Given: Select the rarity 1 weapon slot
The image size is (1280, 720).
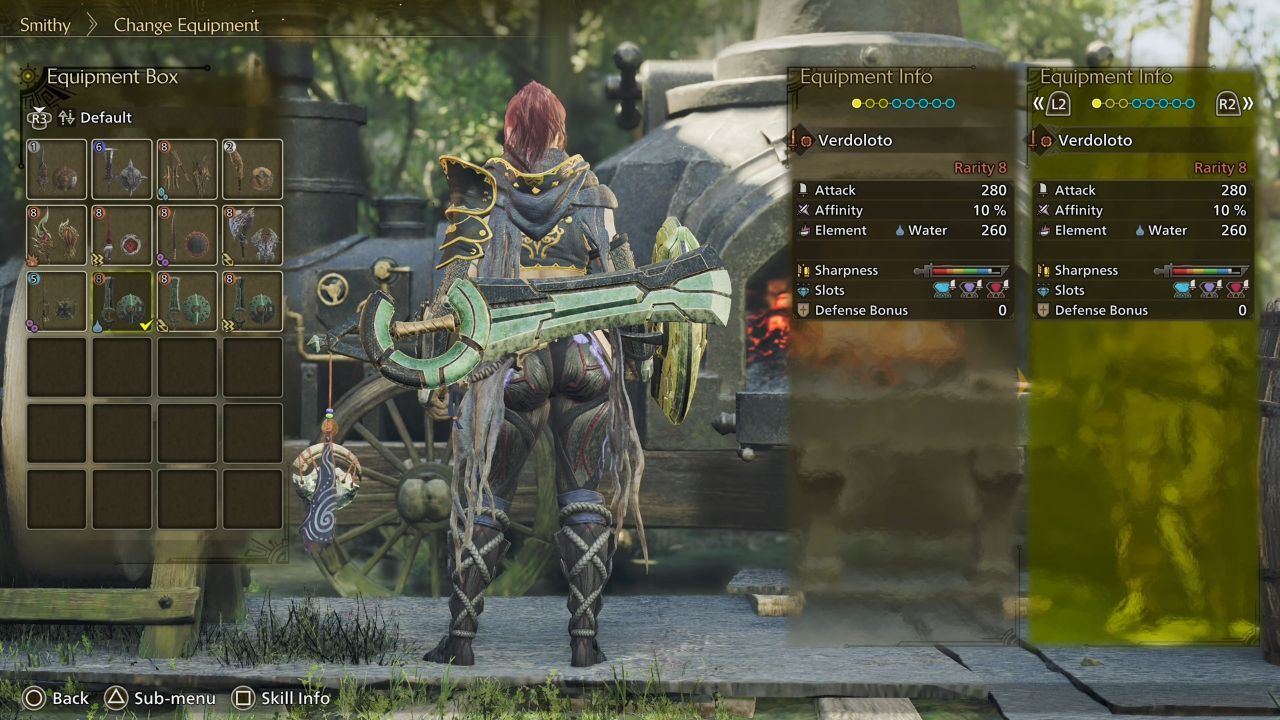Looking at the screenshot, I should pyautogui.click(x=57, y=169).
